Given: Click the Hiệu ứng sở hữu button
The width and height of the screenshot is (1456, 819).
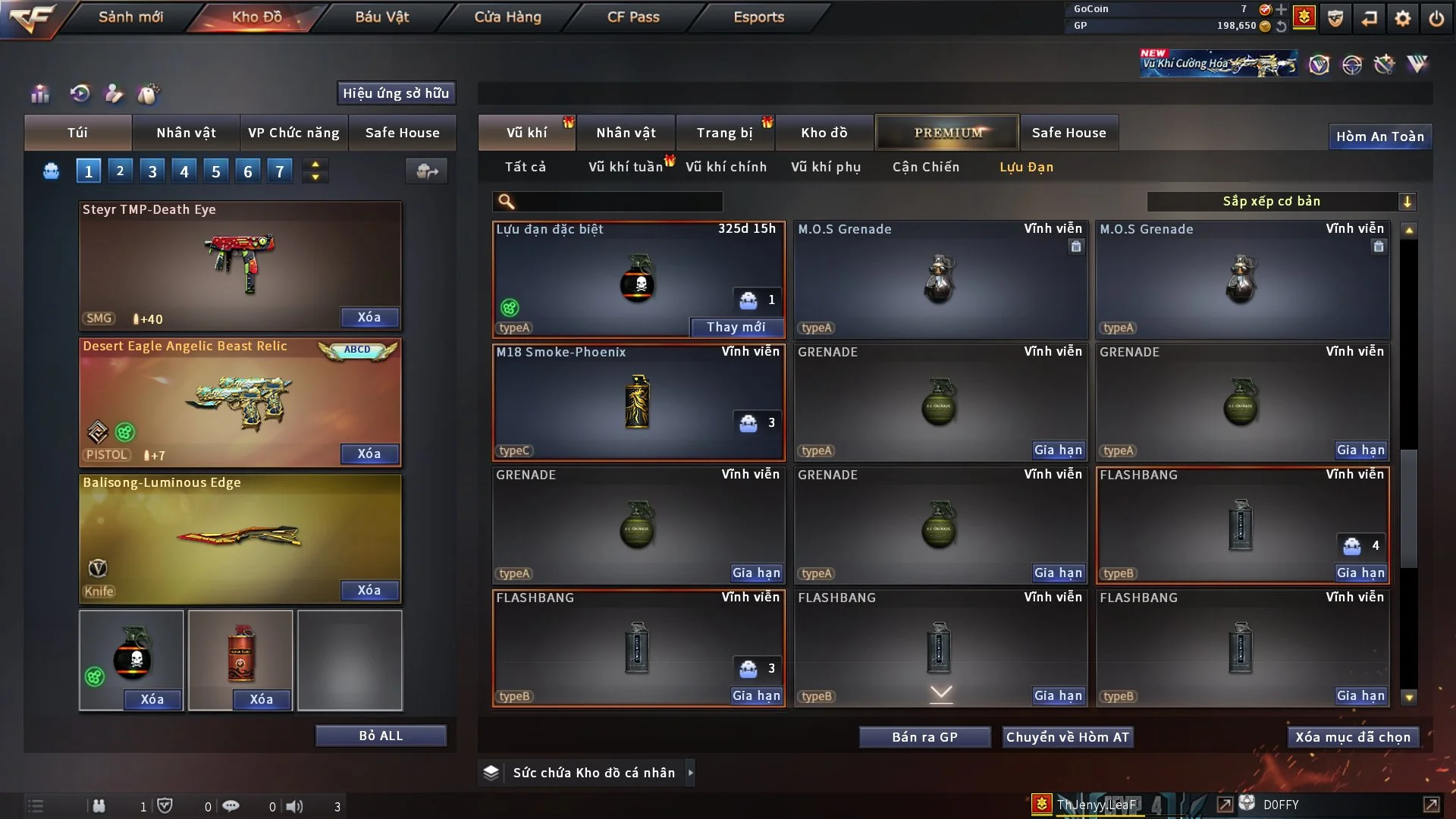Looking at the screenshot, I should point(396,93).
